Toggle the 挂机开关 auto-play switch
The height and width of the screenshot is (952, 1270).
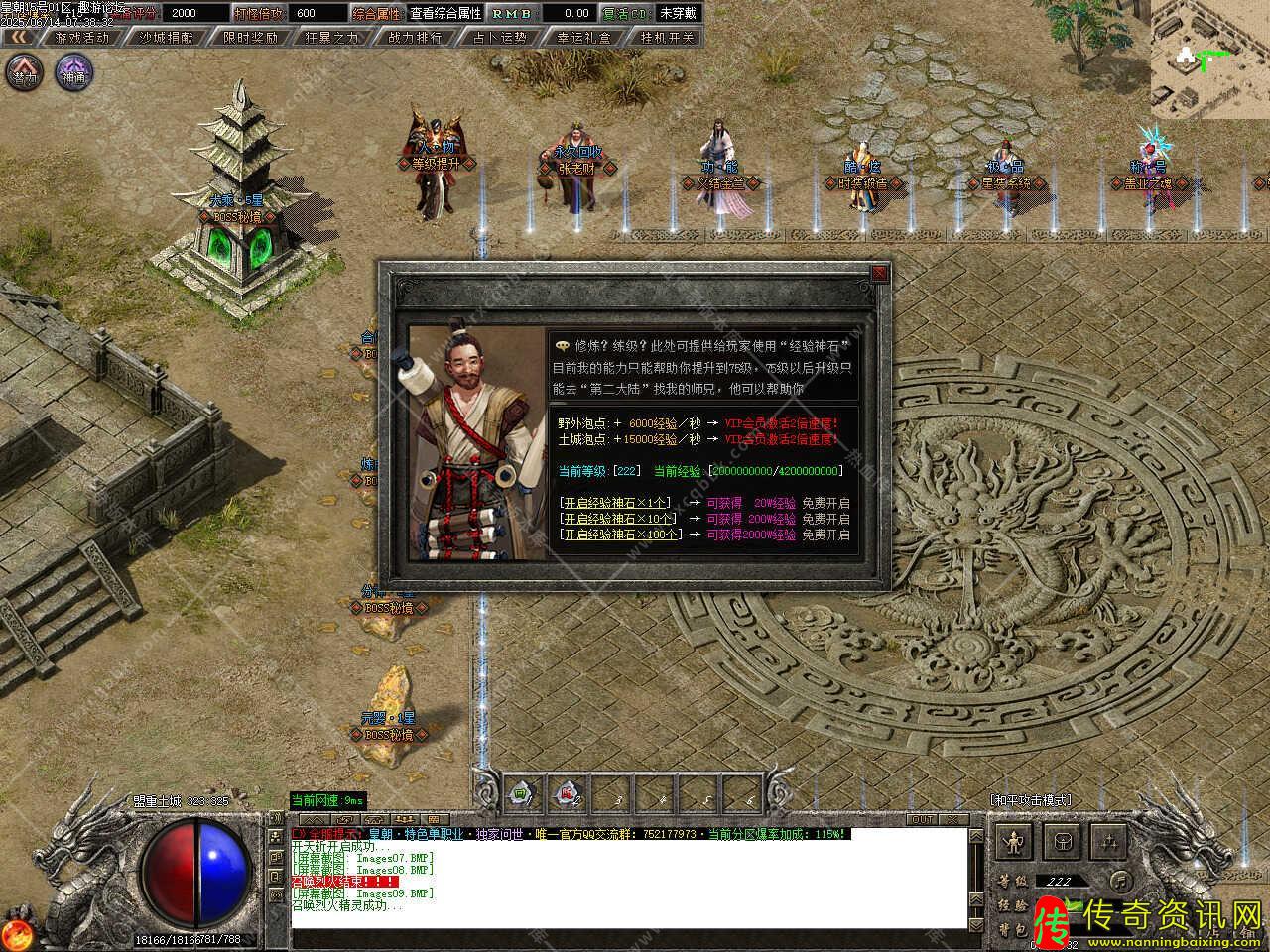tap(667, 37)
